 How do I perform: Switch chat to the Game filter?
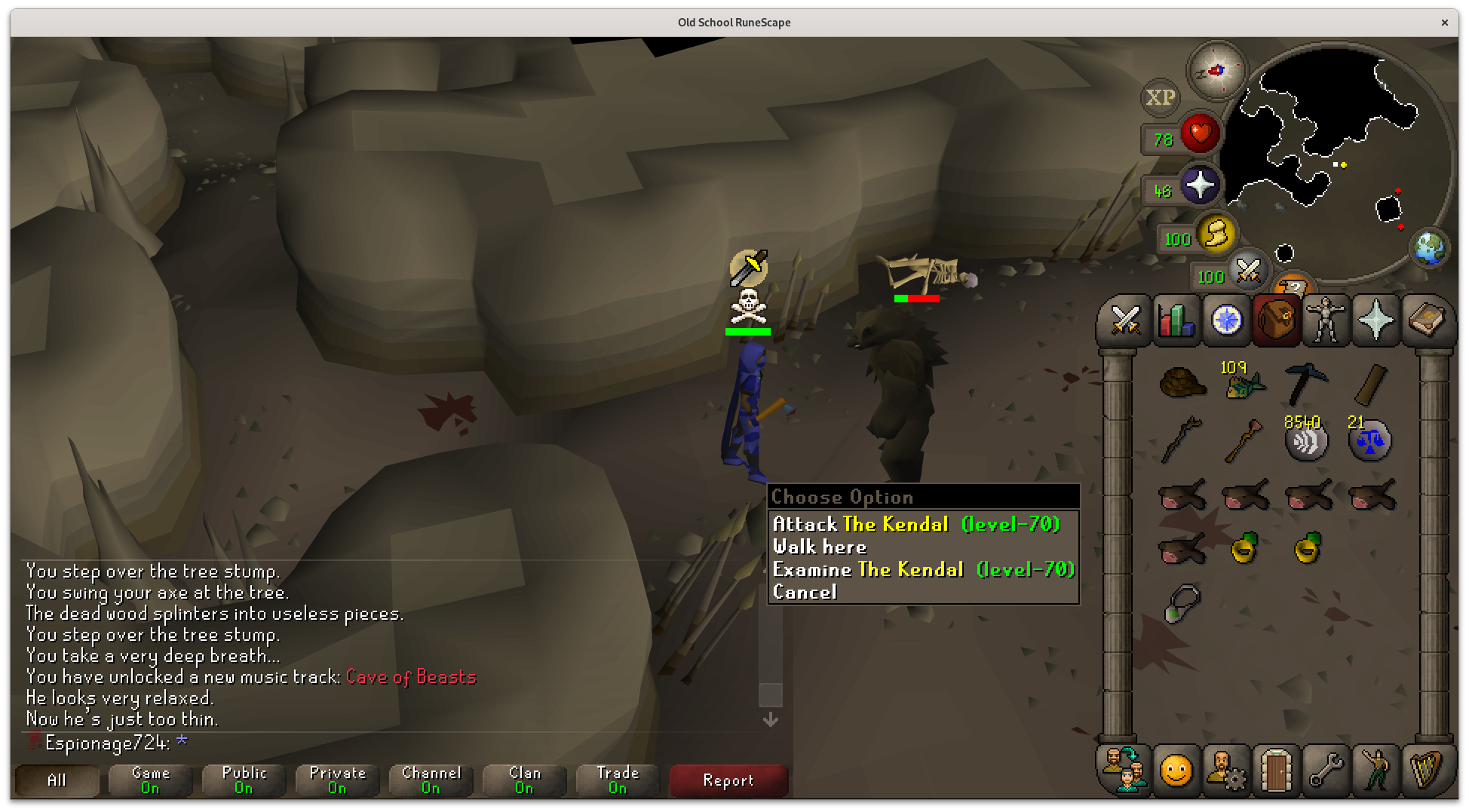[150, 780]
